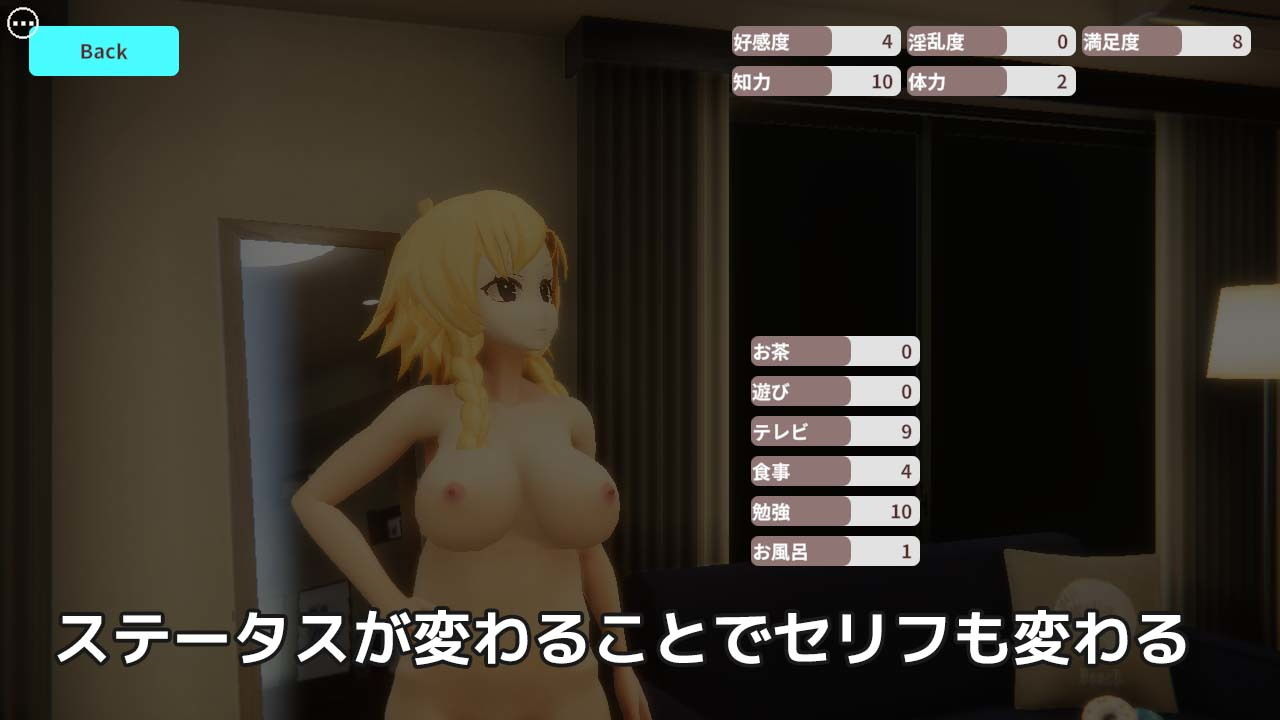Expand the 勉強 (study) stat row

[835, 511]
